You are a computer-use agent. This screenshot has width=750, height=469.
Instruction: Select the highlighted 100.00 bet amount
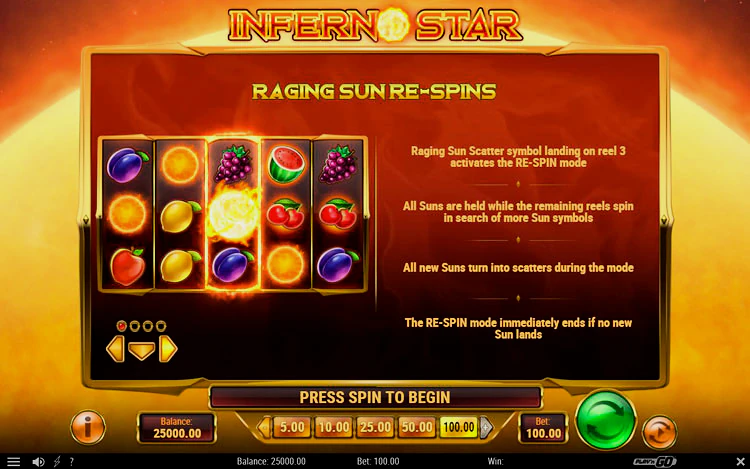(458, 428)
